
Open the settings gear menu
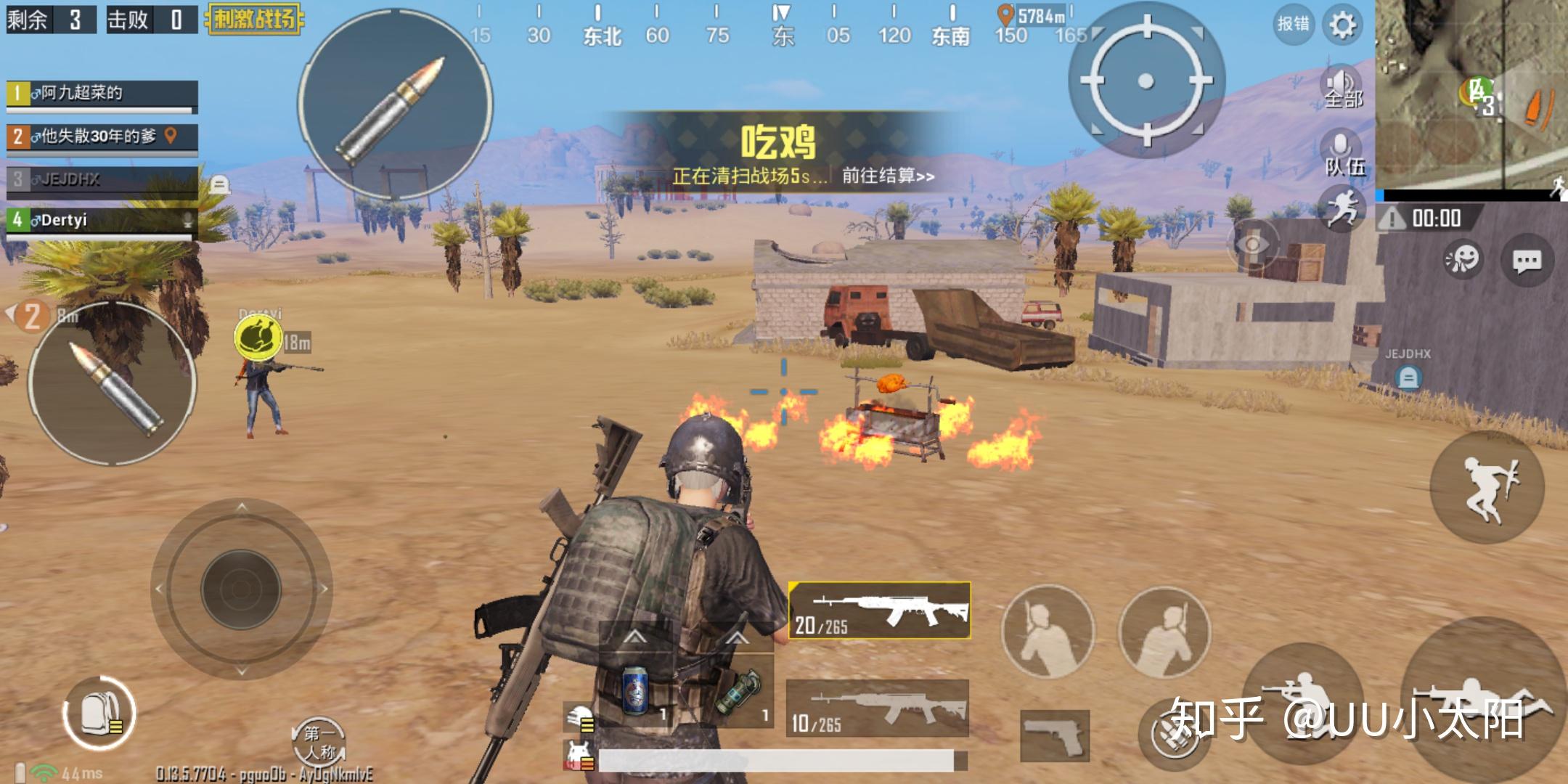[1342, 25]
